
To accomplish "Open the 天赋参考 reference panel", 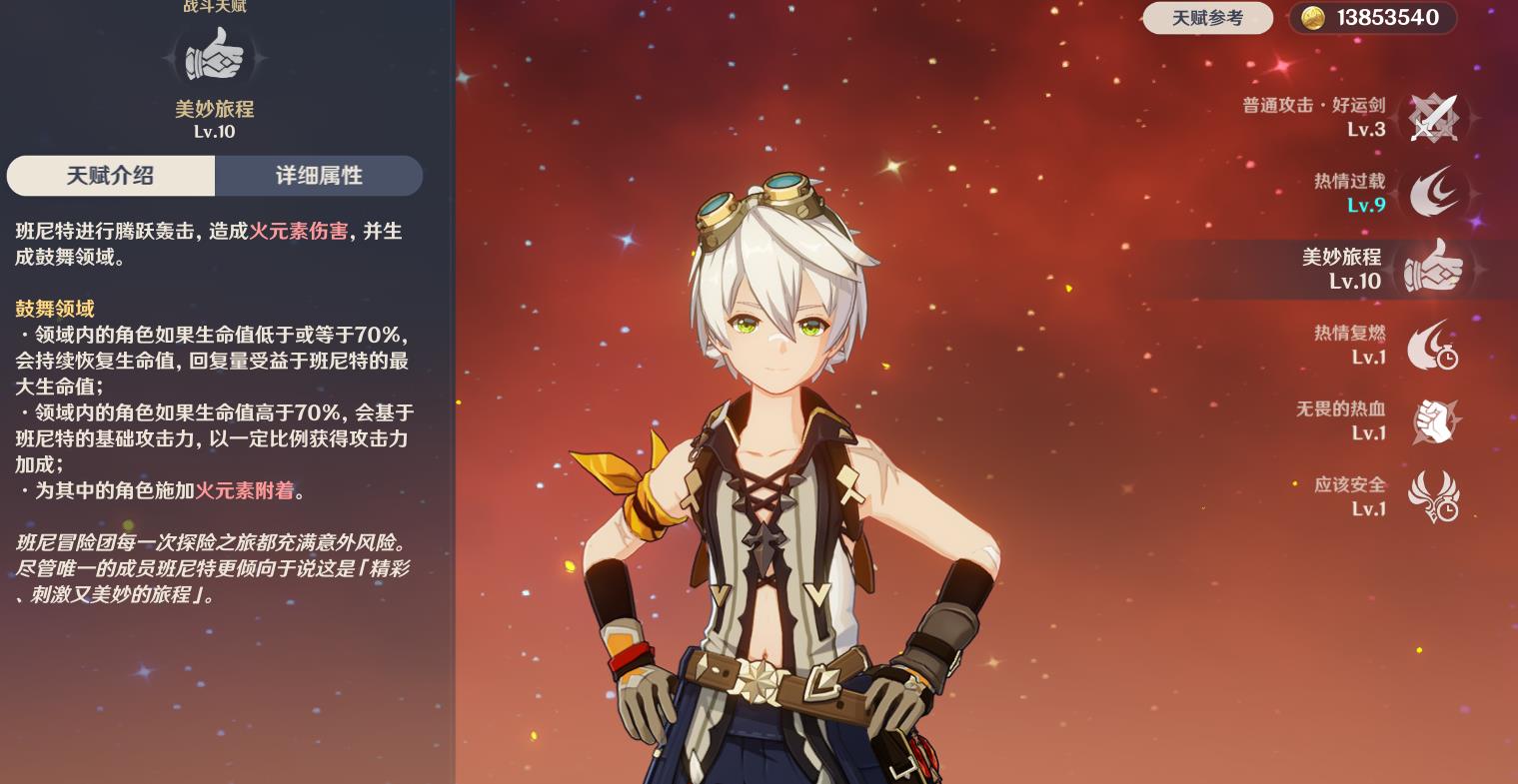I will pyautogui.click(x=1207, y=17).
